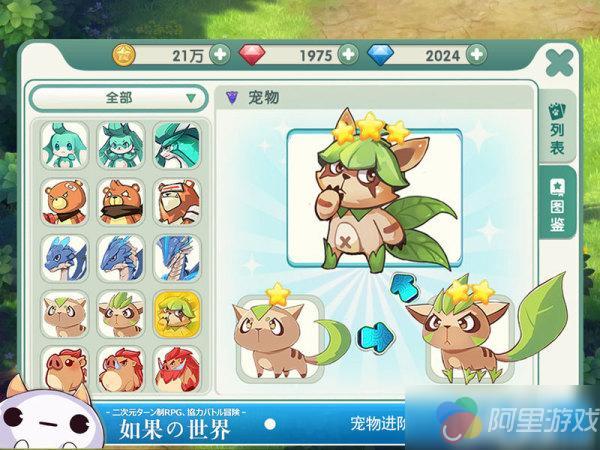Pick the bear wearing a white headband
The width and height of the screenshot is (600, 450).
click(177, 200)
